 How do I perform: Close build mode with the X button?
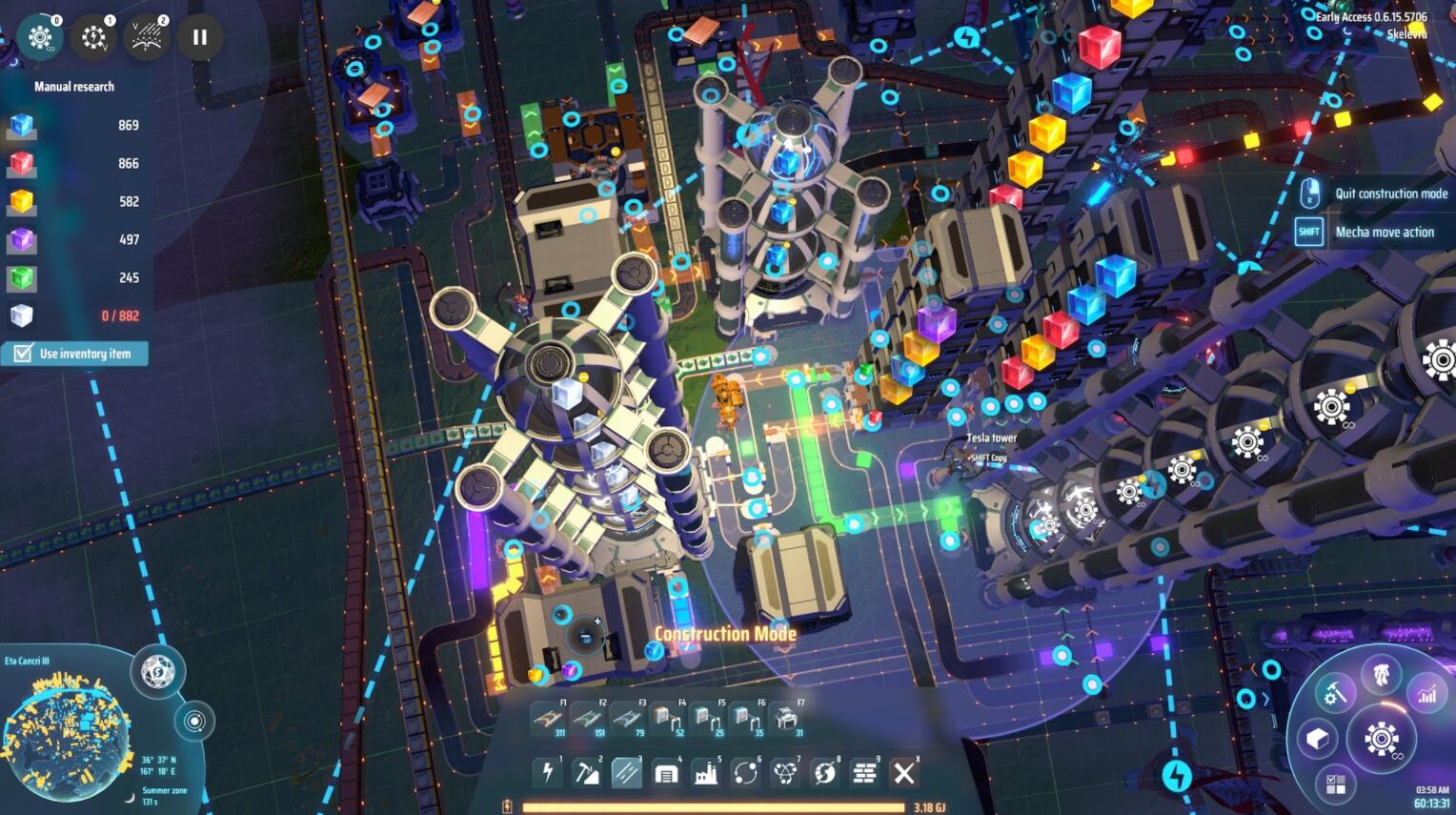click(x=904, y=772)
